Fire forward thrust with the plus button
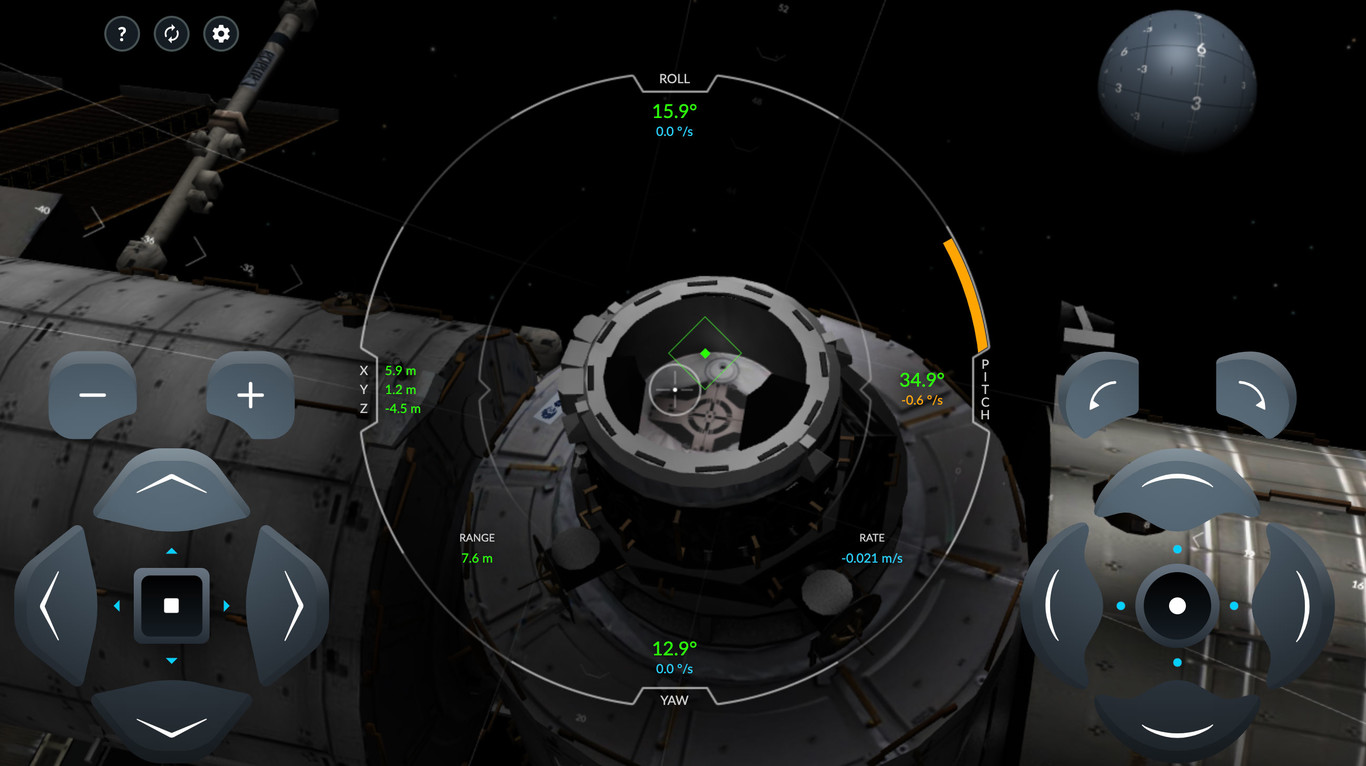Screen dimensions: 1366x766 [249, 394]
